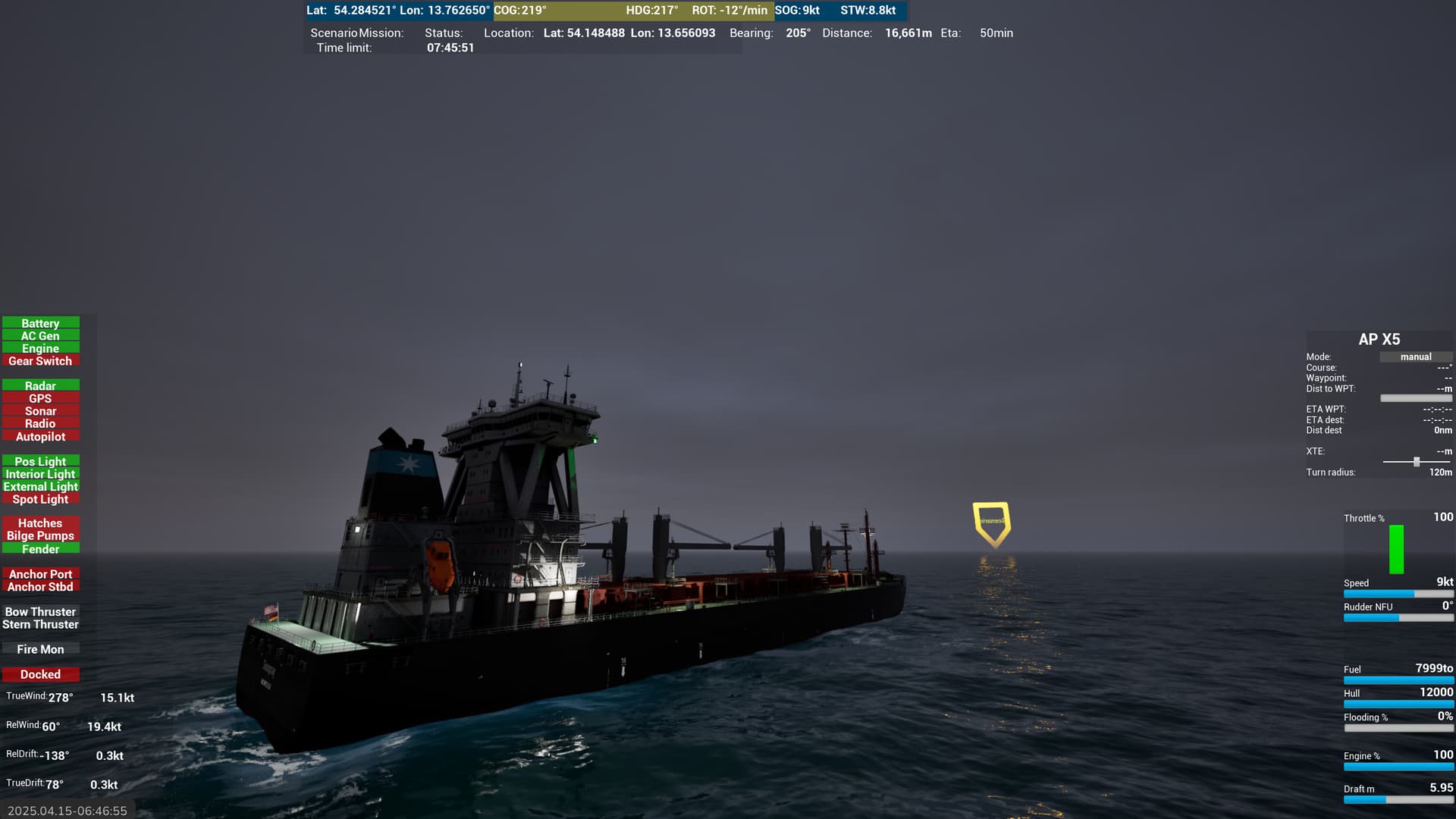Click the autopilot Mode manual field
1456x819 pixels.
pos(1415,357)
